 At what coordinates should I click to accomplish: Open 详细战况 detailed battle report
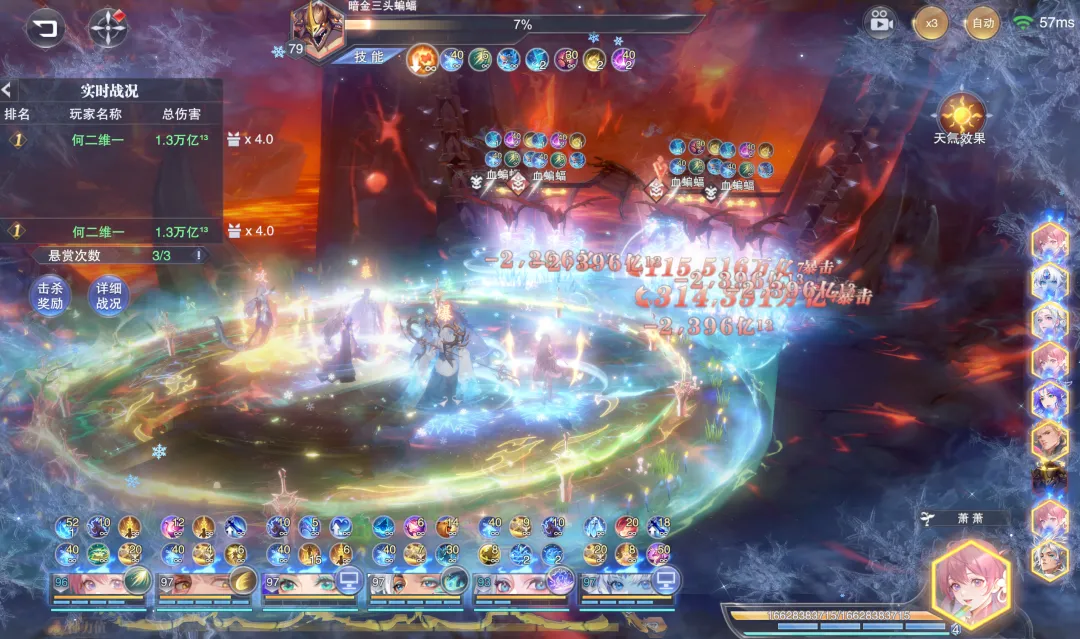point(108,296)
